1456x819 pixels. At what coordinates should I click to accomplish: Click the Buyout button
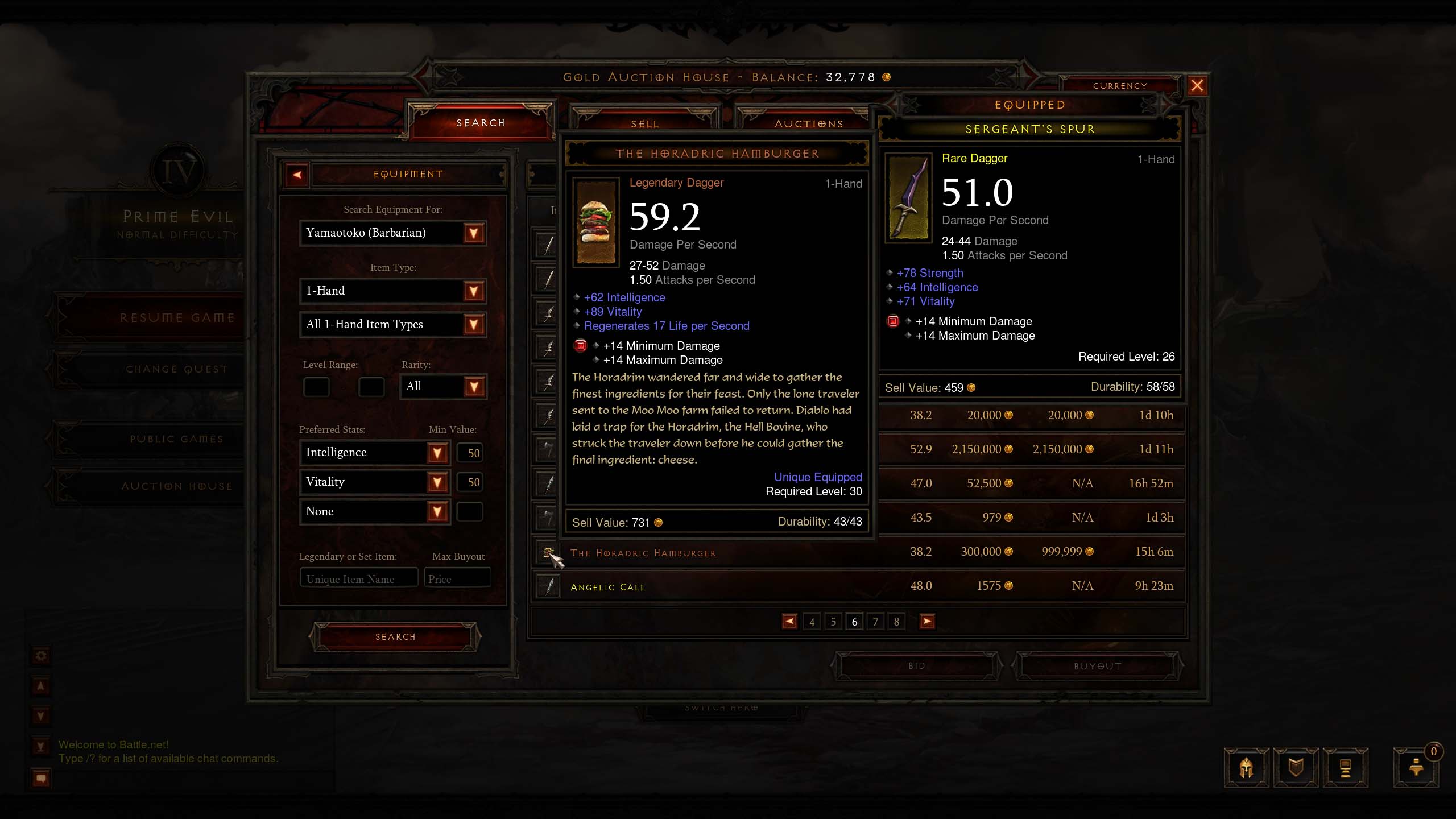(1097, 666)
